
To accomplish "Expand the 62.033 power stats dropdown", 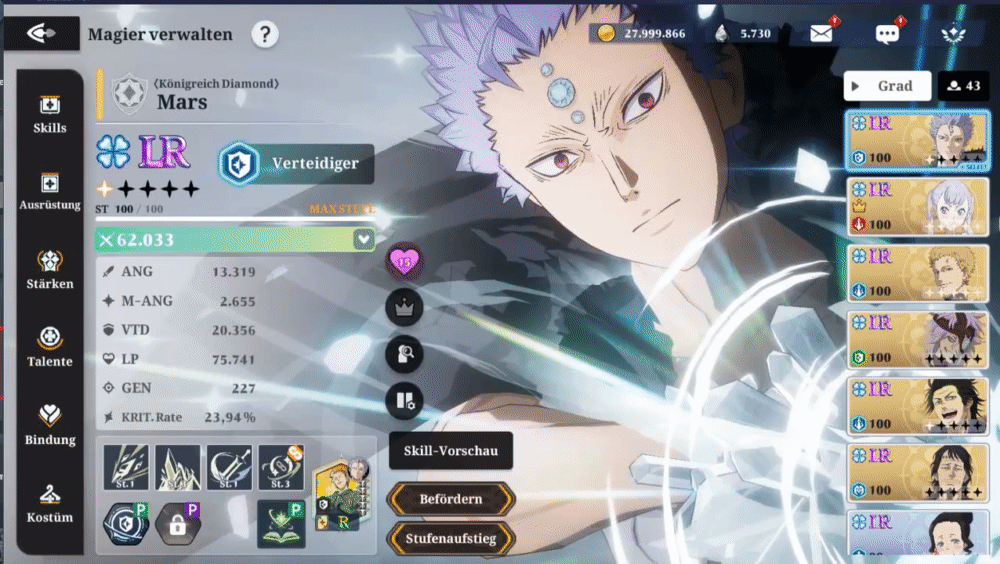I will (363, 240).
